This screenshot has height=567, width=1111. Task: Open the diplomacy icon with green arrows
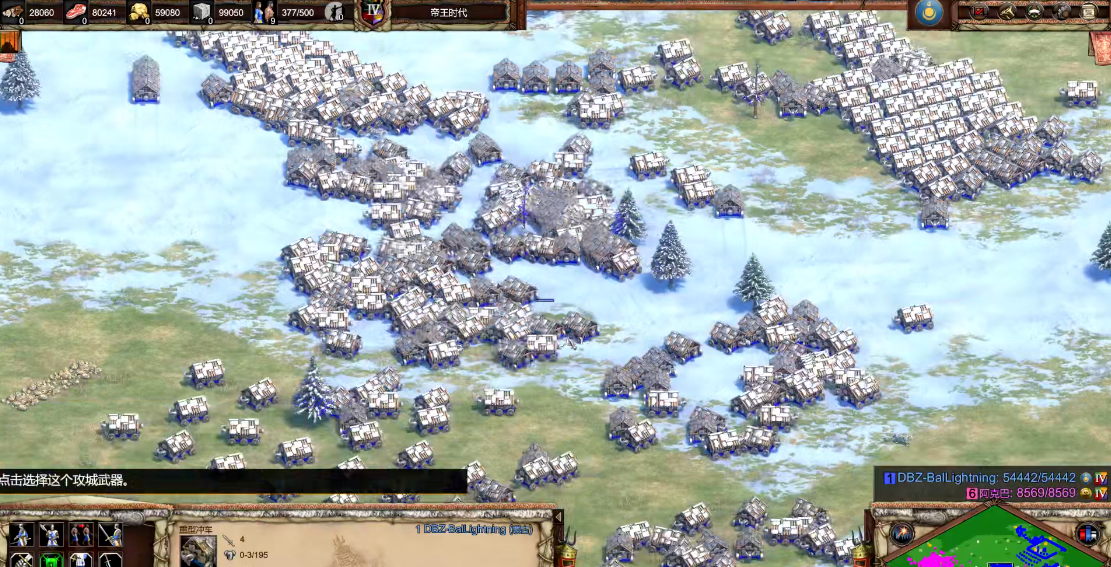click(x=1034, y=11)
